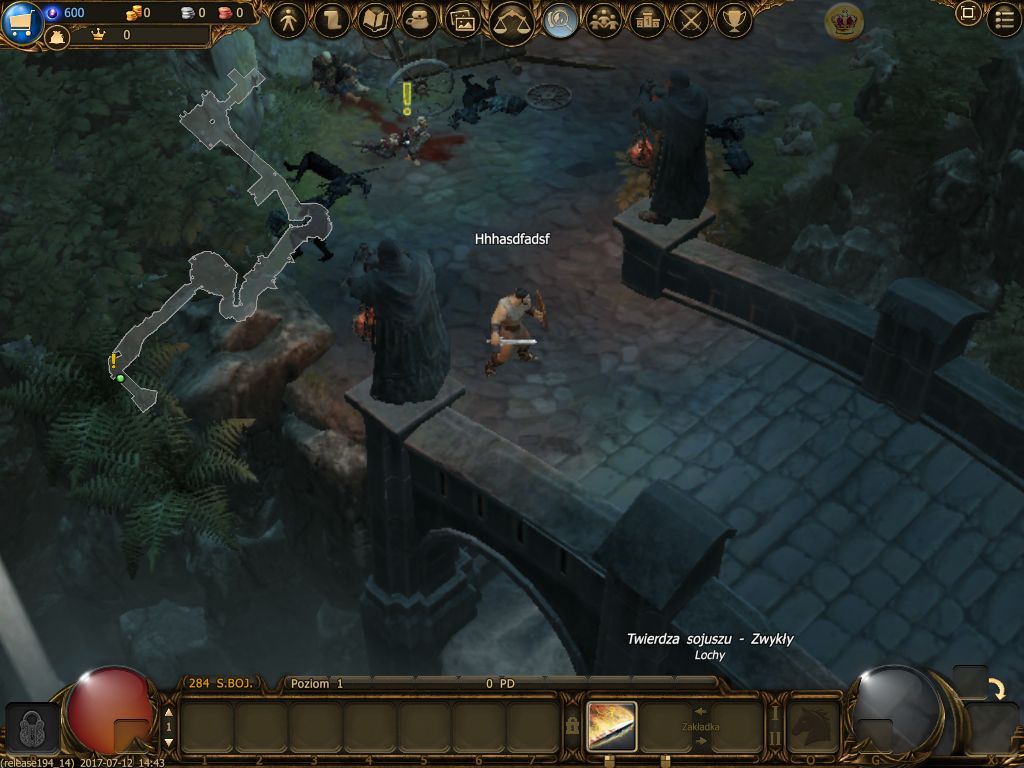Open the main list menu button
The width and height of the screenshot is (1024, 768).
coord(1004,18)
